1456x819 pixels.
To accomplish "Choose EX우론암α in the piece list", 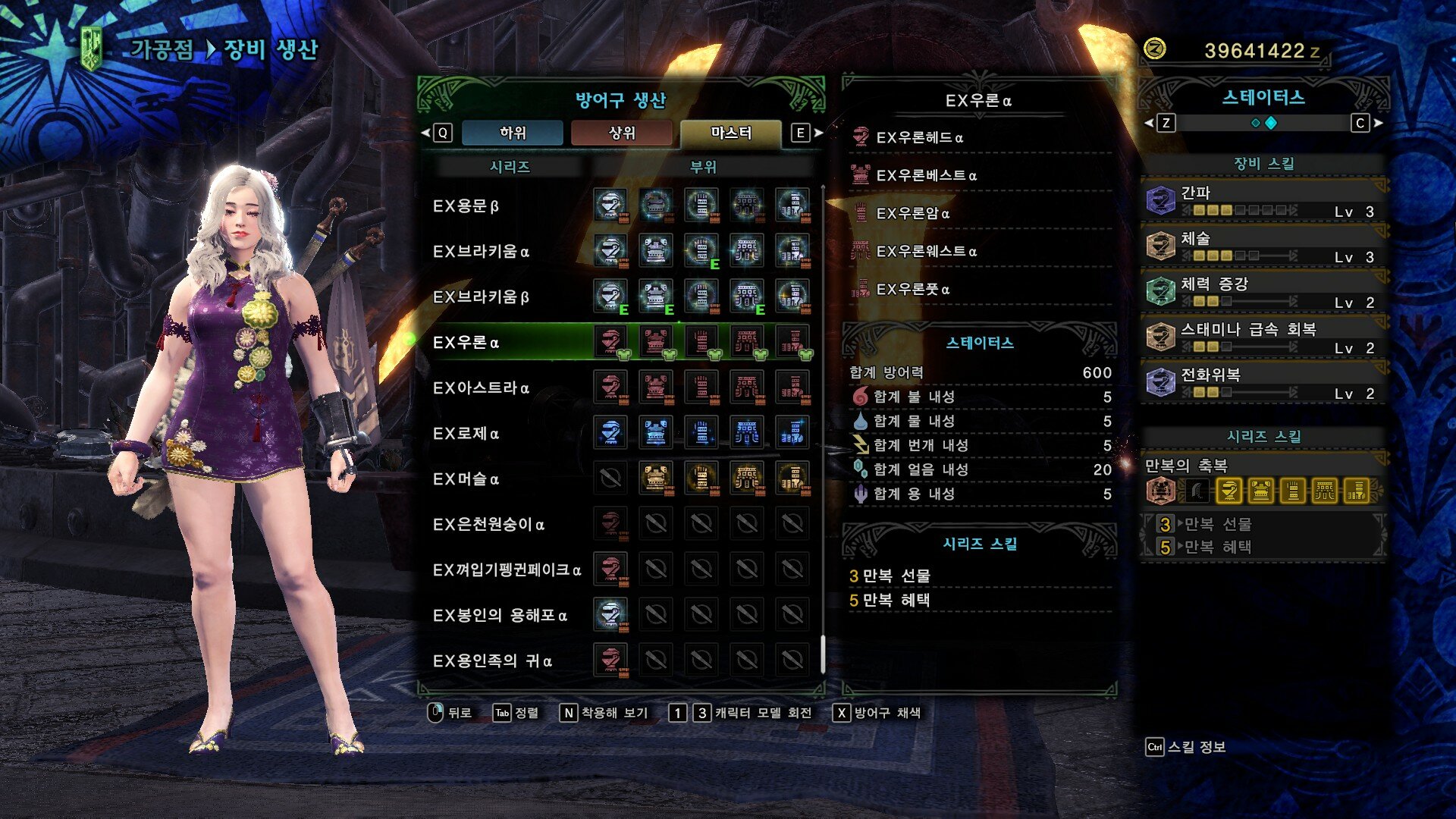I will pos(912,214).
